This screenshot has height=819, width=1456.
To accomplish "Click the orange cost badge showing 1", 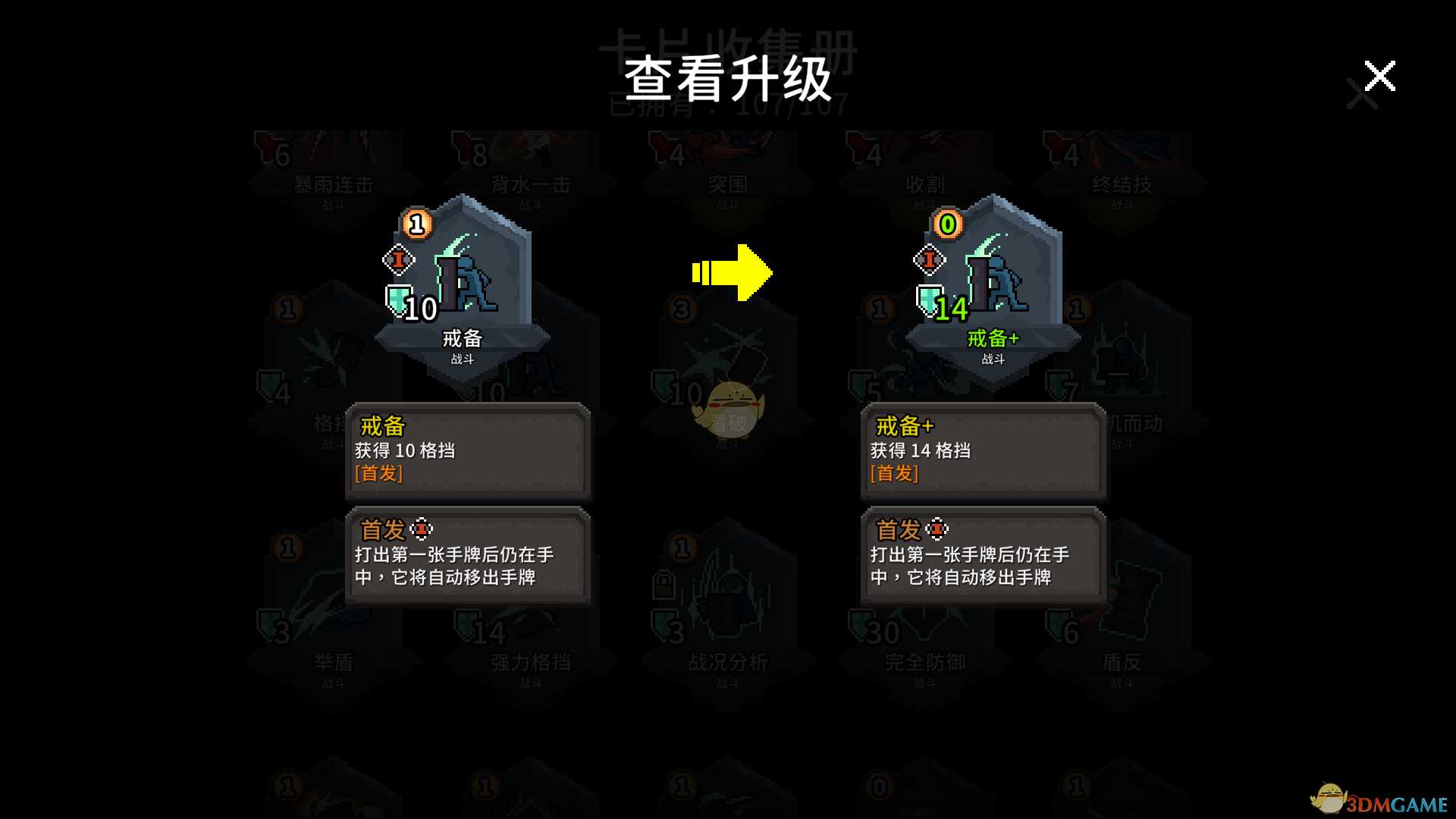I will point(414,224).
